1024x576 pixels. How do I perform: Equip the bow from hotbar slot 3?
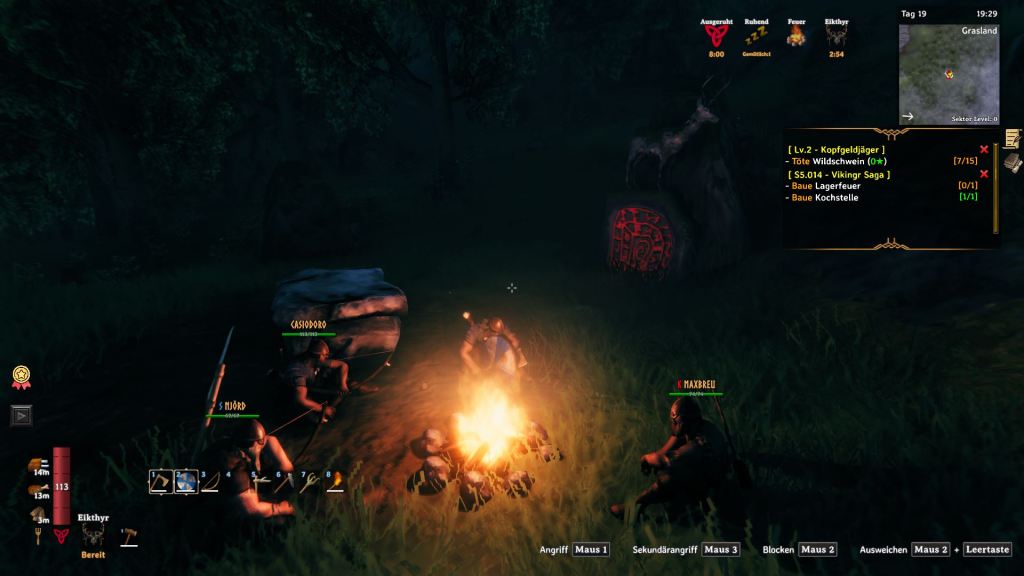click(210, 482)
